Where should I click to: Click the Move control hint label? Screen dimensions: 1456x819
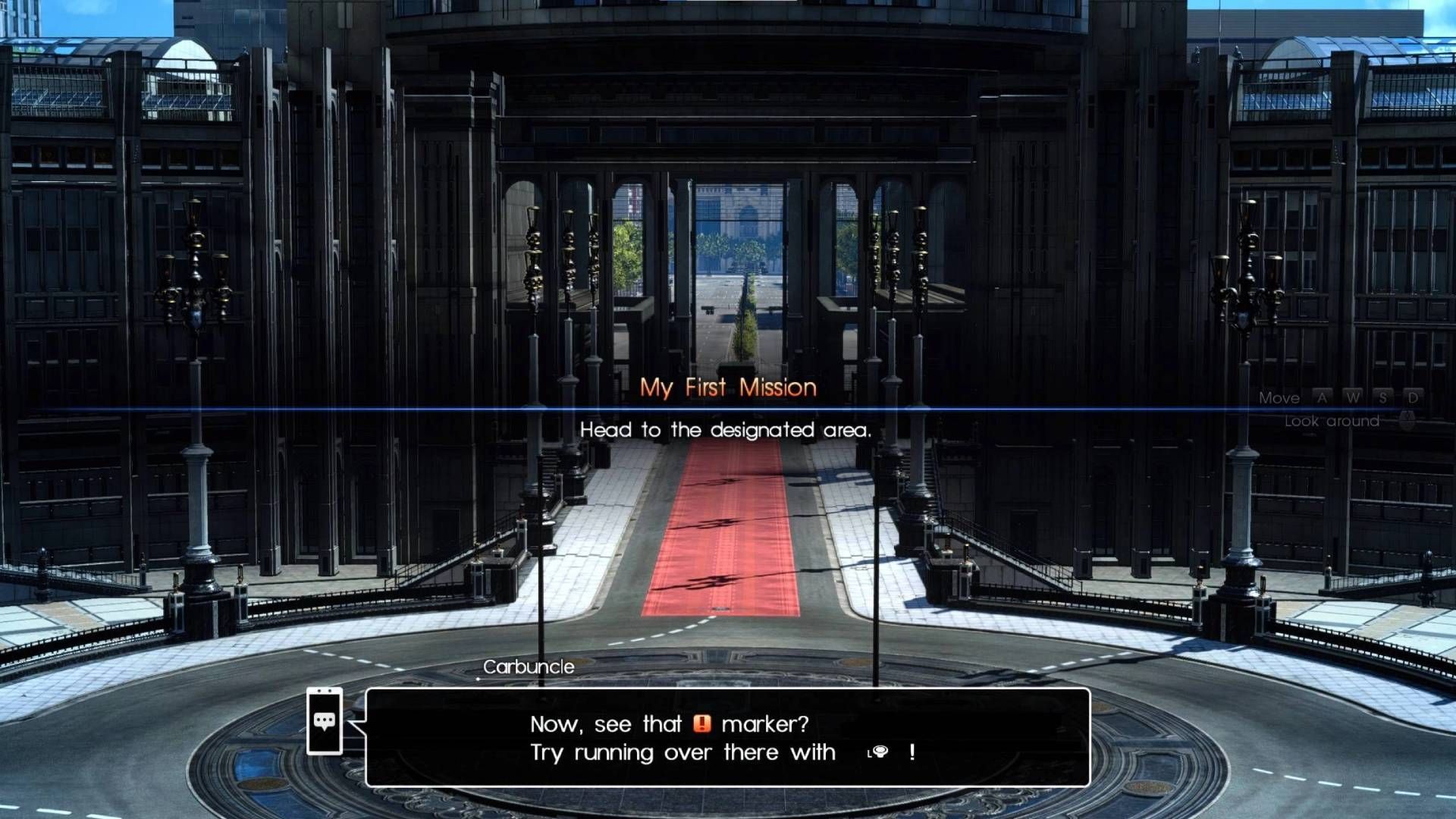click(x=1280, y=397)
